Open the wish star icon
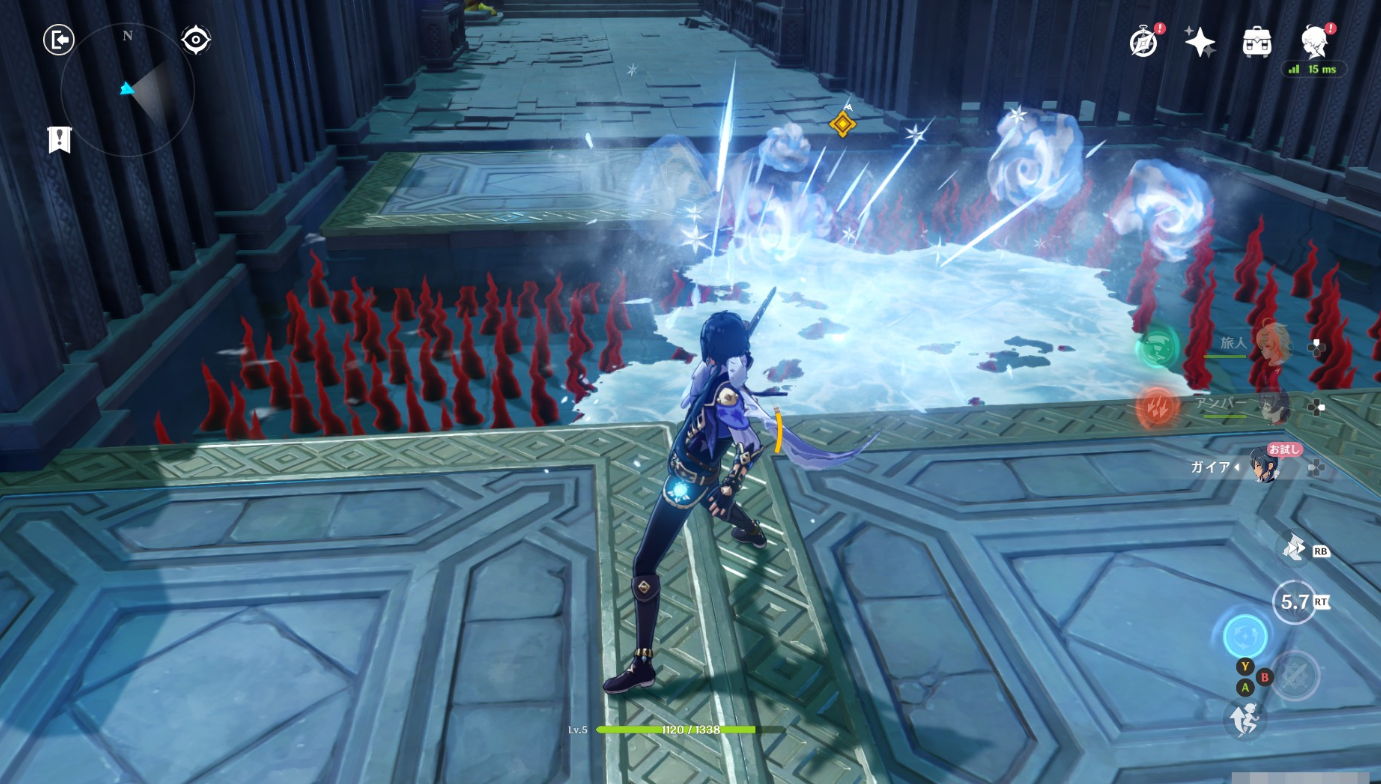The width and height of the screenshot is (1381, 784). point(1199,42)
